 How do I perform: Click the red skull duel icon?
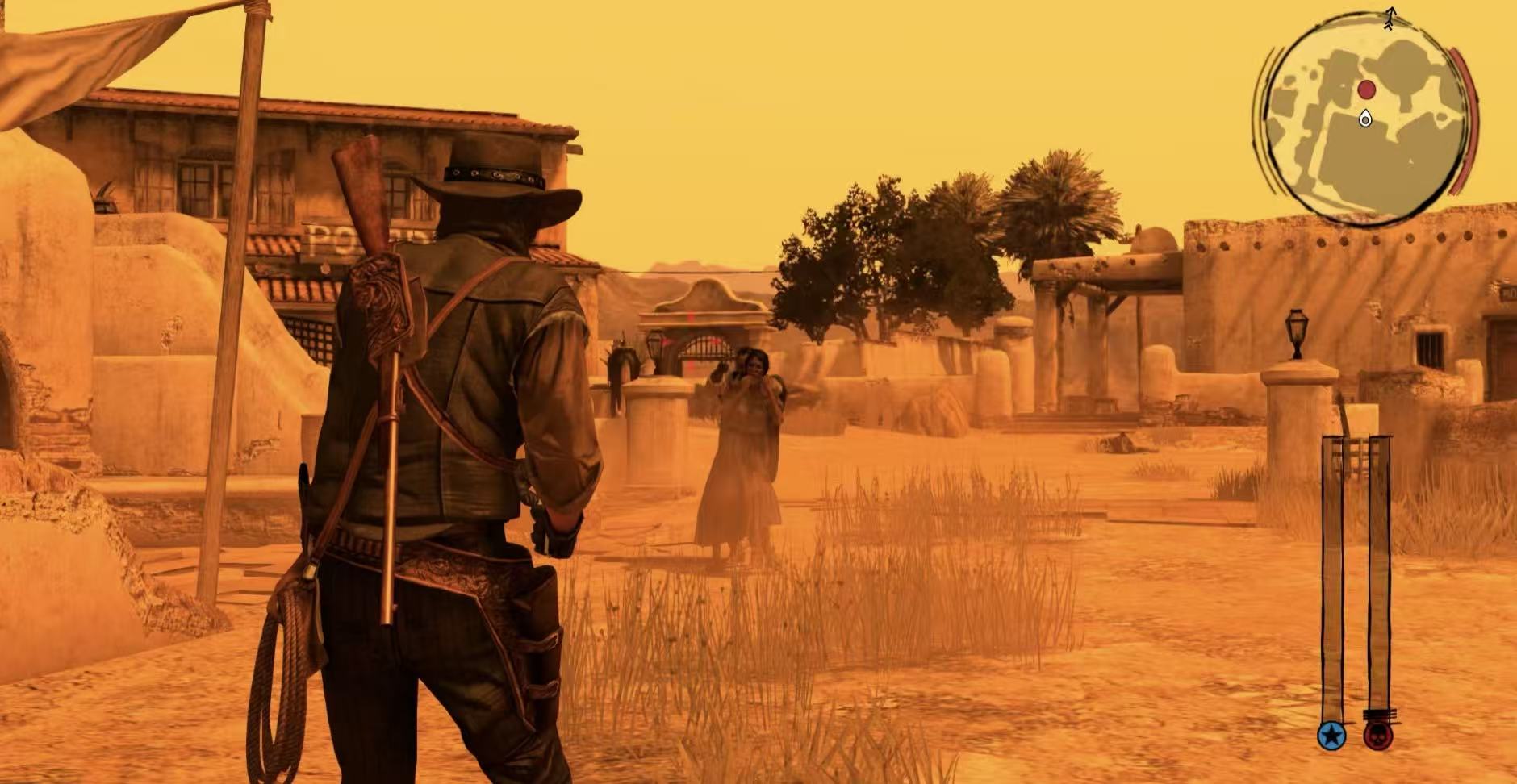(x=1378, y=736)
